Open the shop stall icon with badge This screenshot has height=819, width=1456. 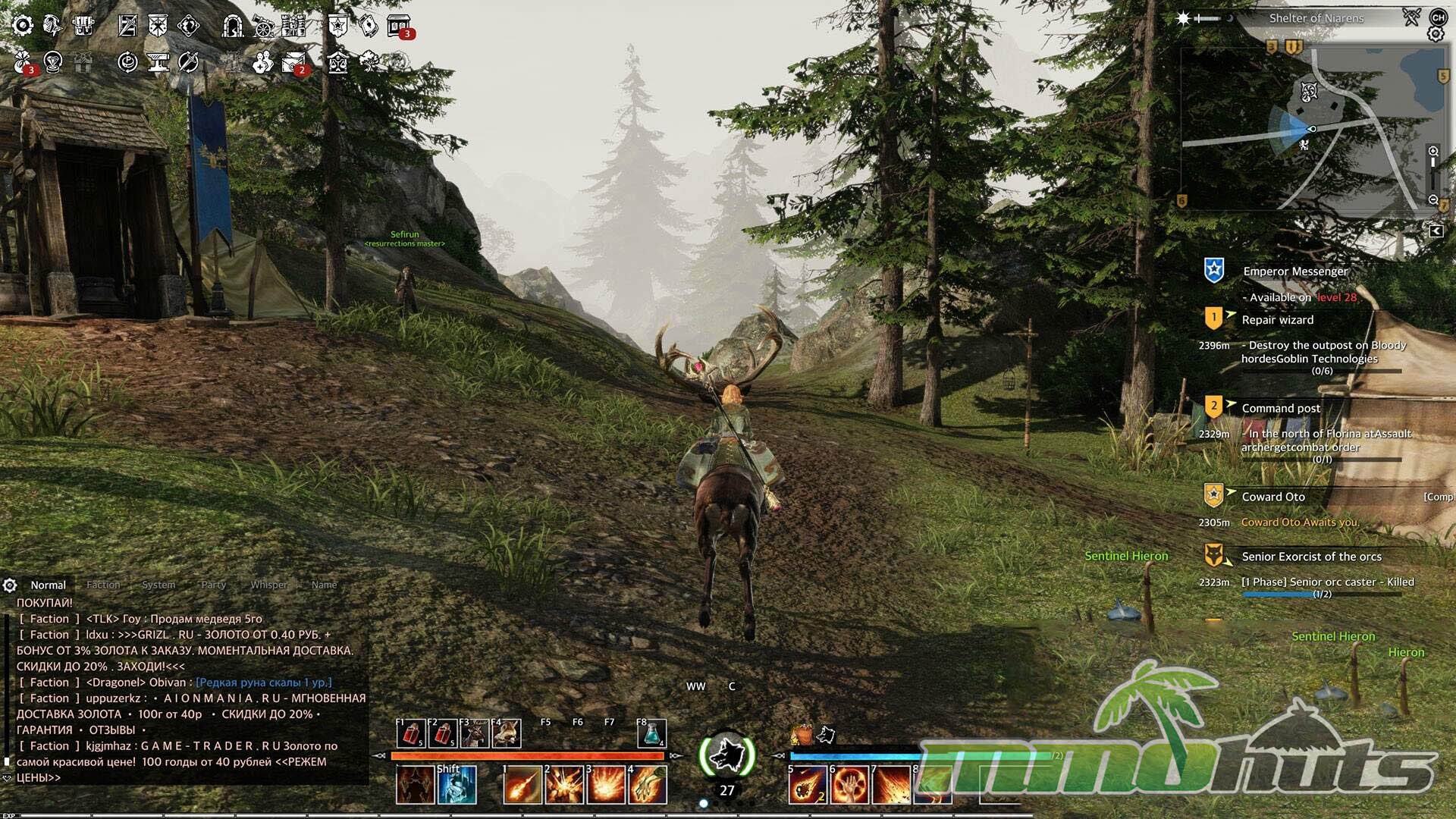click(x=399, y=27)
